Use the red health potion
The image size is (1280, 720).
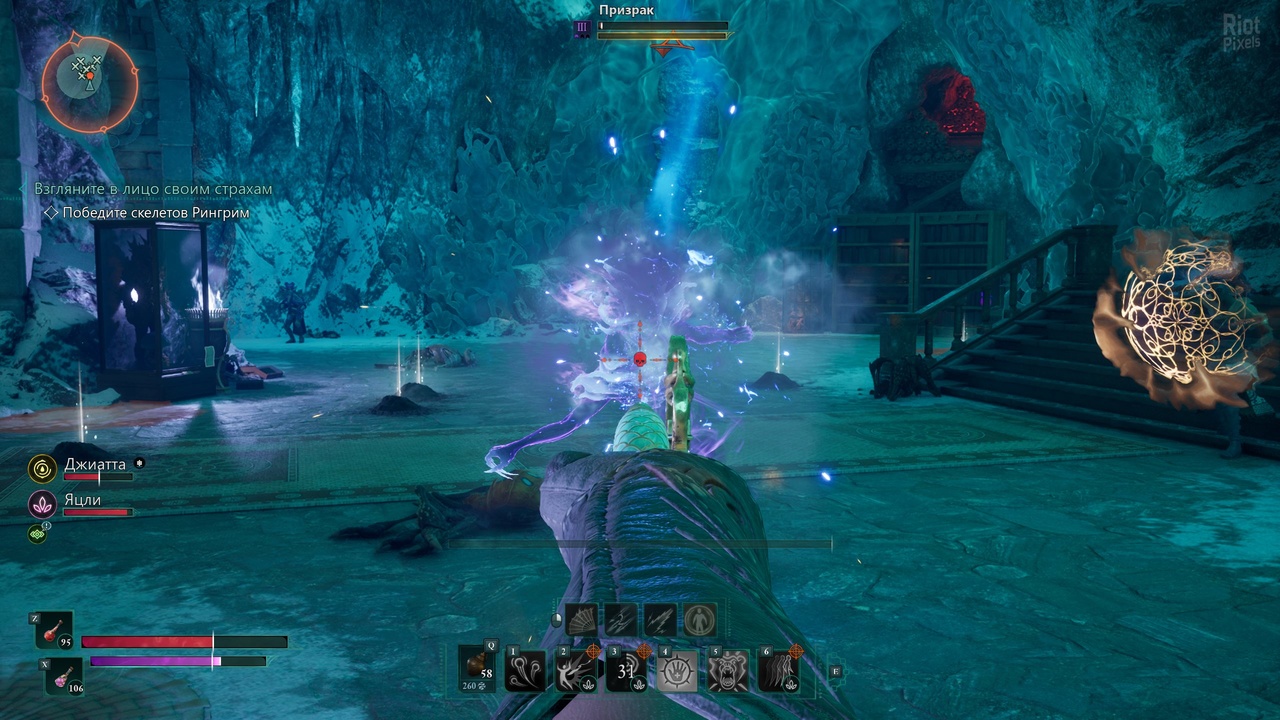(x=56, y=630)
